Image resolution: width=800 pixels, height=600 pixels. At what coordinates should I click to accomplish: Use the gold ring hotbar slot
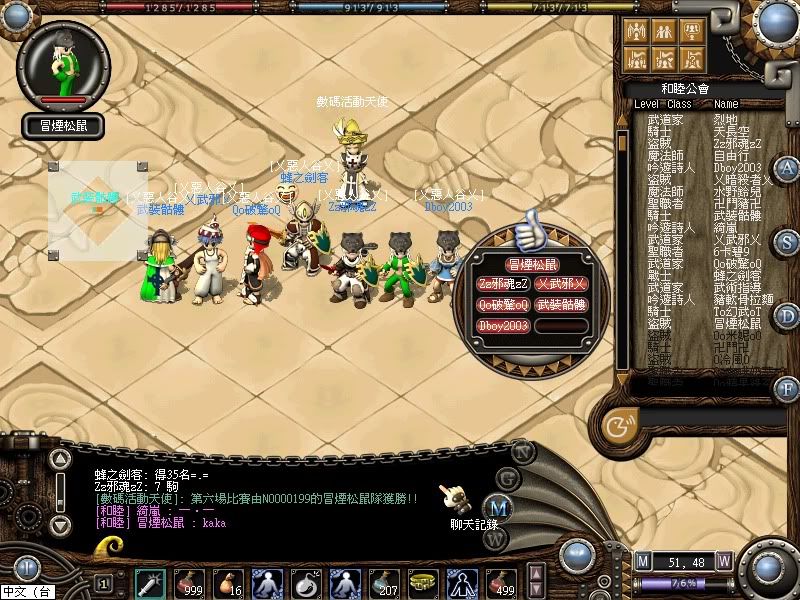click(421, 582)
